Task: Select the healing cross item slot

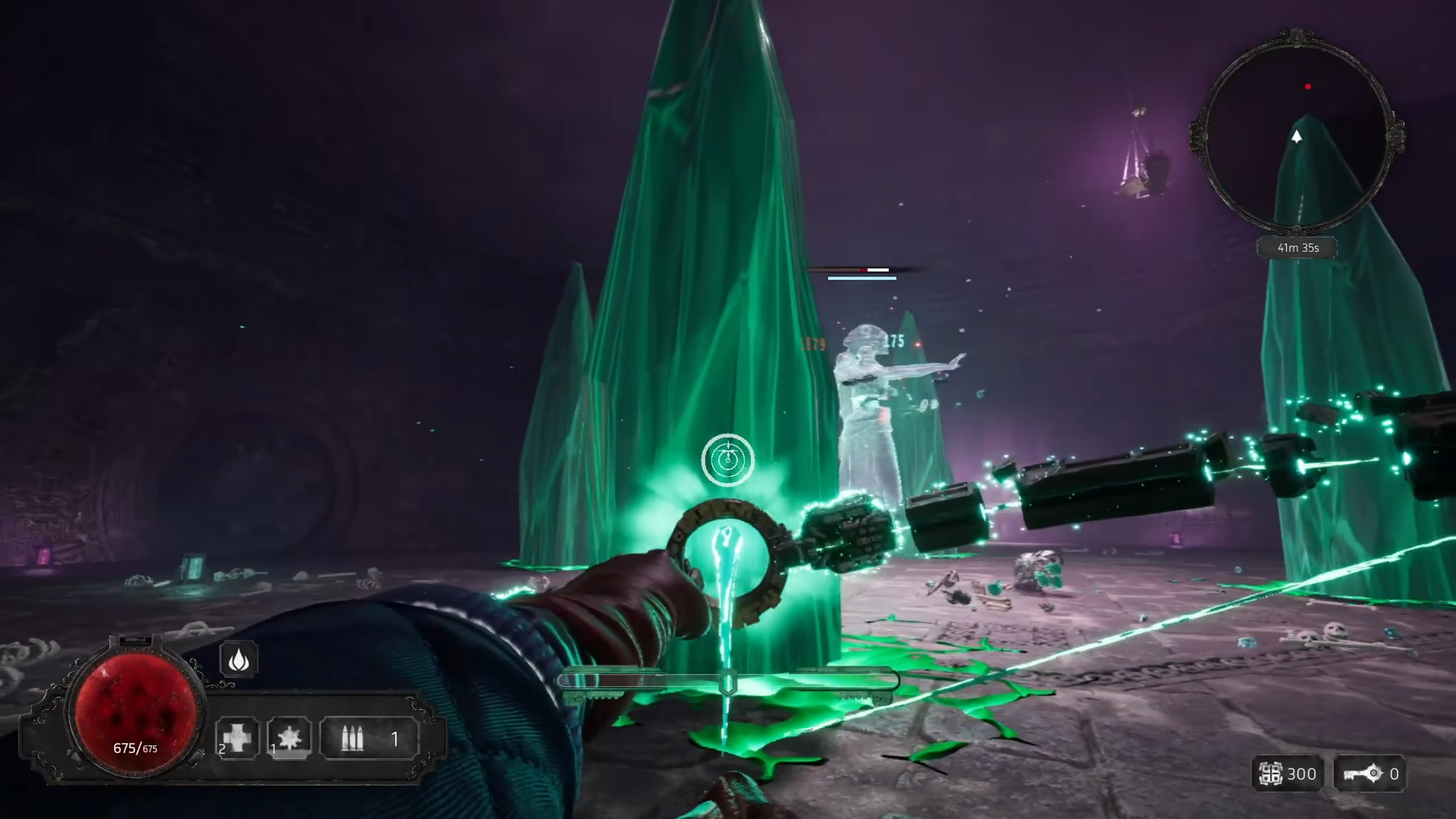Action: tap(237, 738)
